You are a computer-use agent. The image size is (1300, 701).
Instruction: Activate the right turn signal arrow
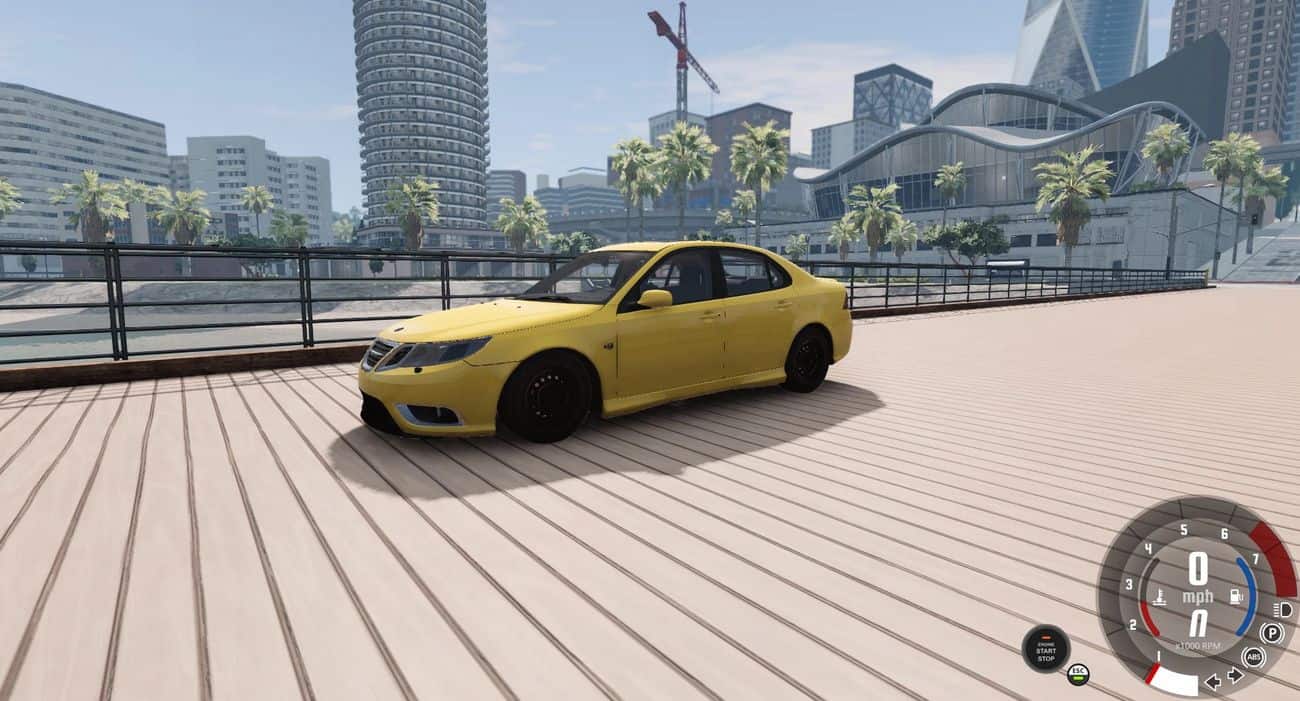coord(1235,675)
